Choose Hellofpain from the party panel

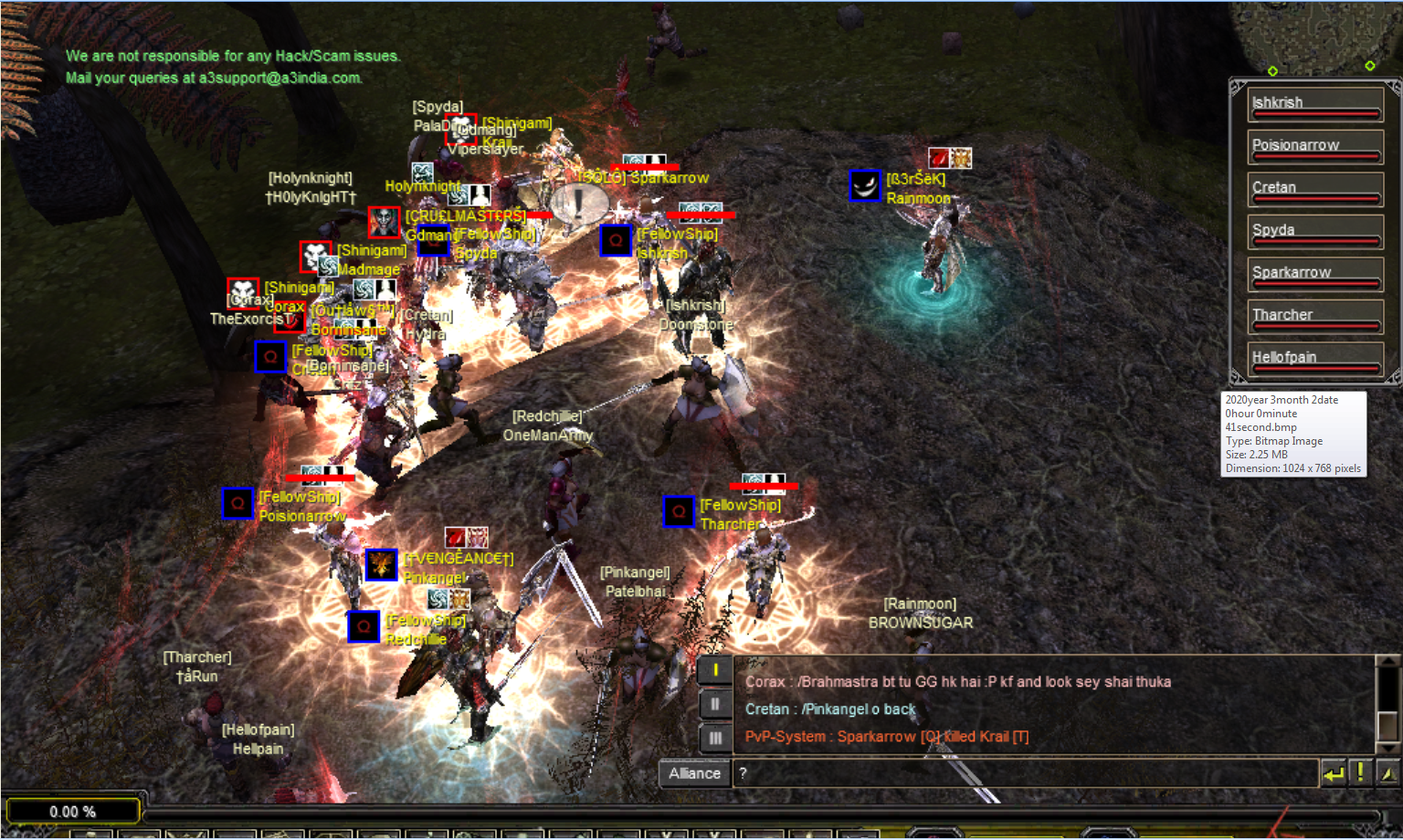pos(1314,359)
